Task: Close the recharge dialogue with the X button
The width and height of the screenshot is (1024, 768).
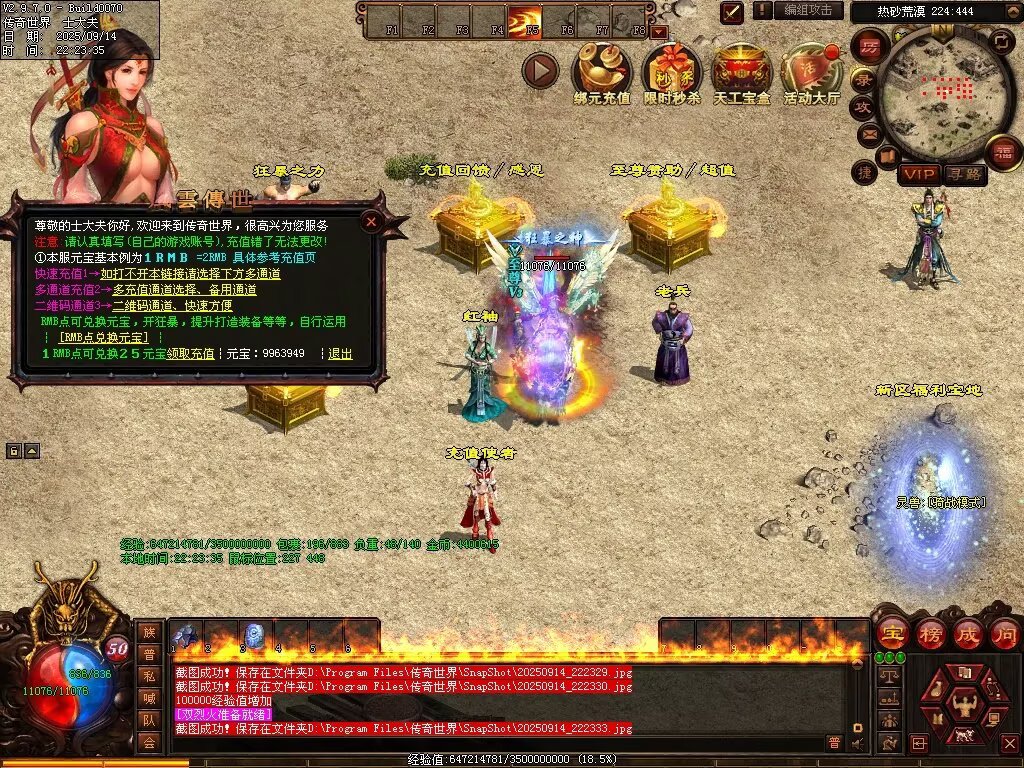Action: pyautogui.click(x=371, y=221)
